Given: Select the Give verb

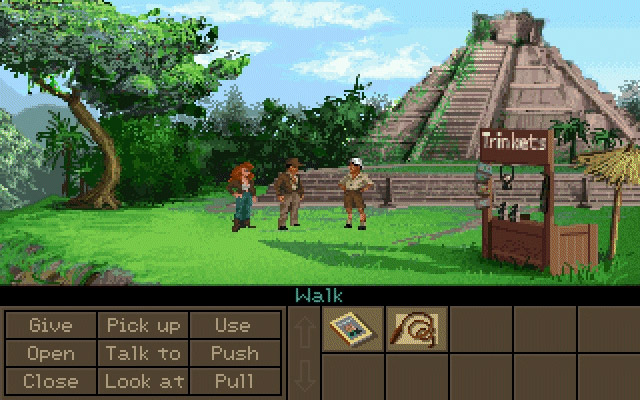Looking at the screenshot, I should coord(50,325).
